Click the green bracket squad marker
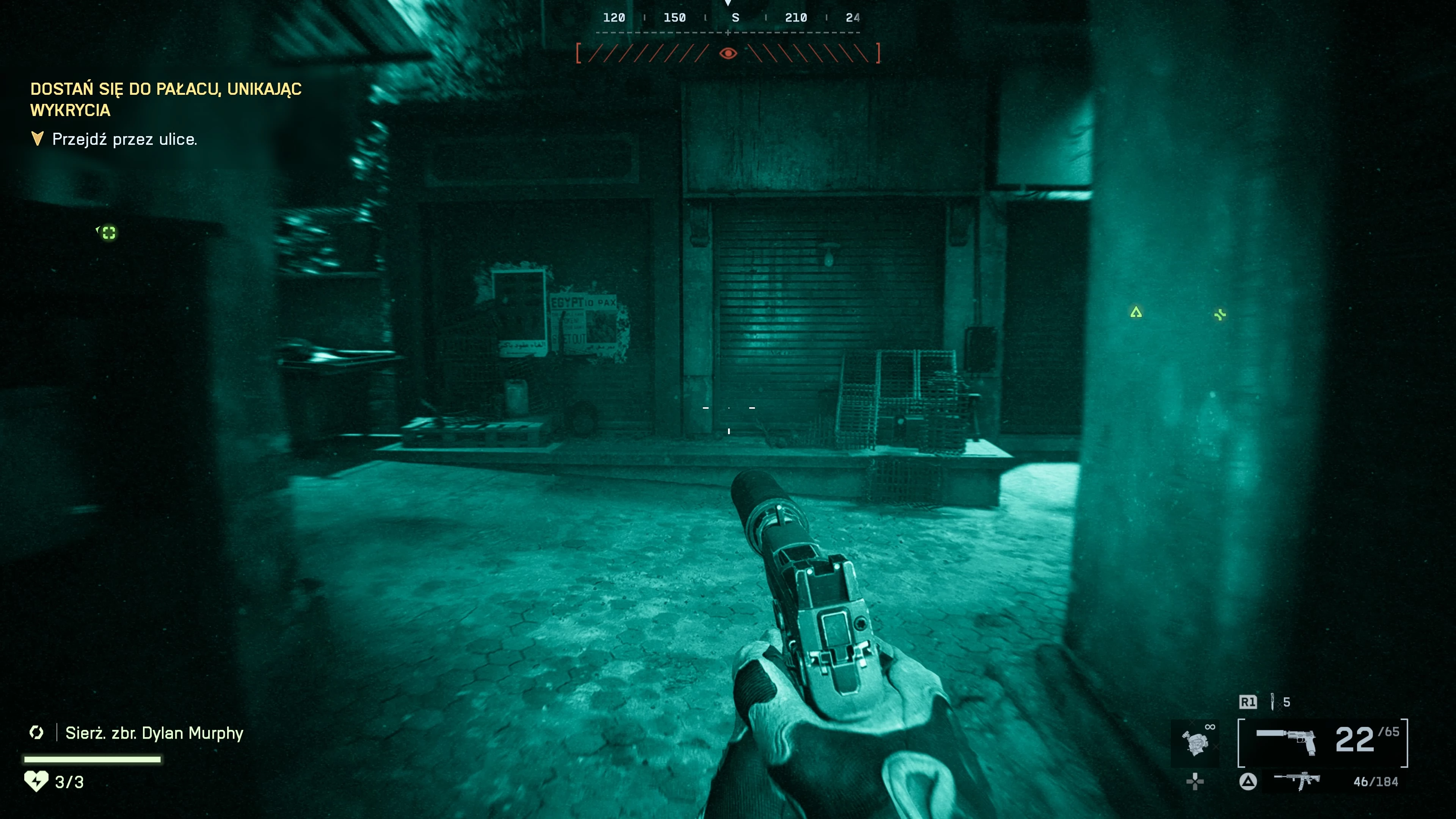 click(108, 233)
